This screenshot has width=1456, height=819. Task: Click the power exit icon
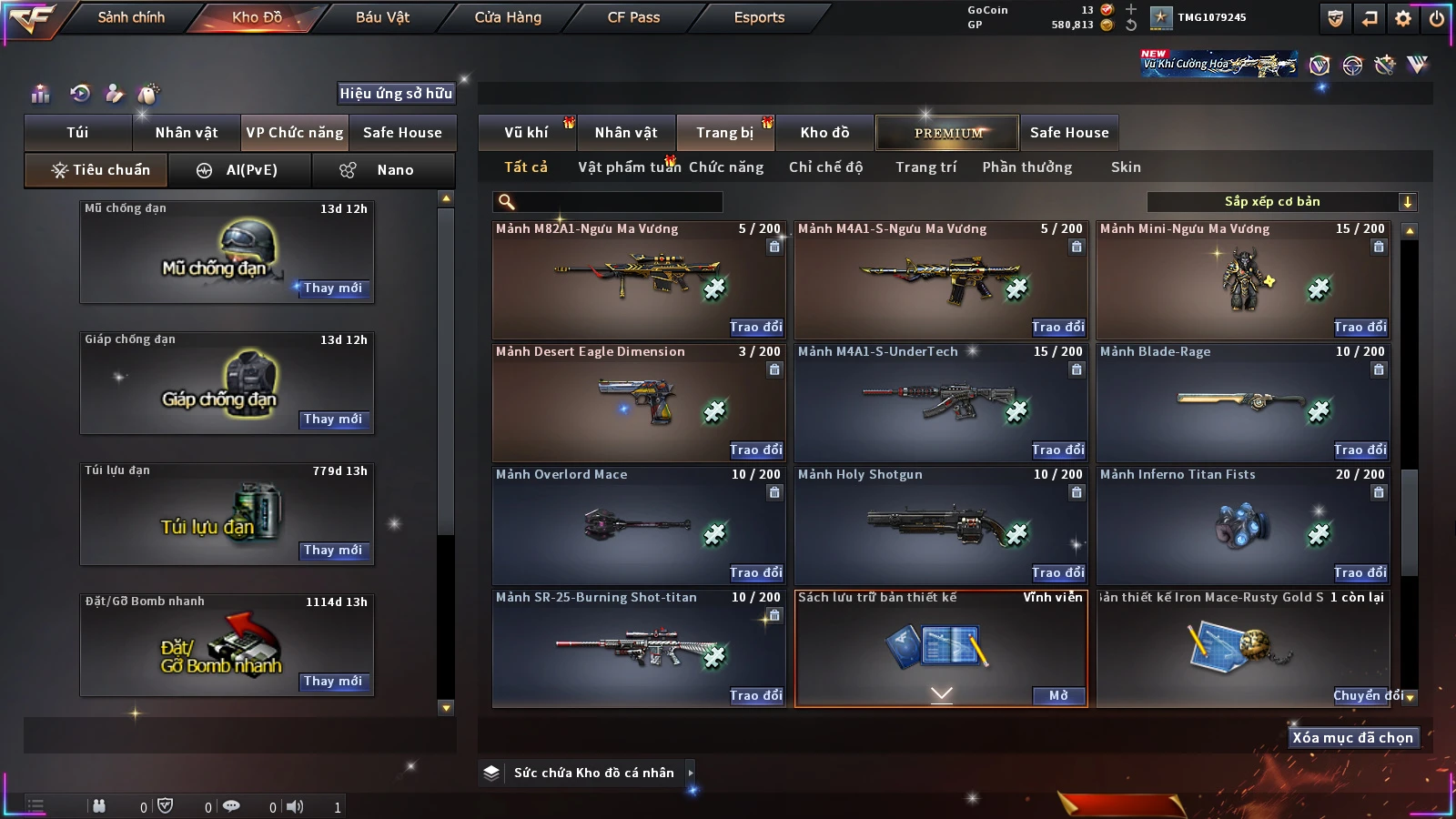(x=1437, y=18)
